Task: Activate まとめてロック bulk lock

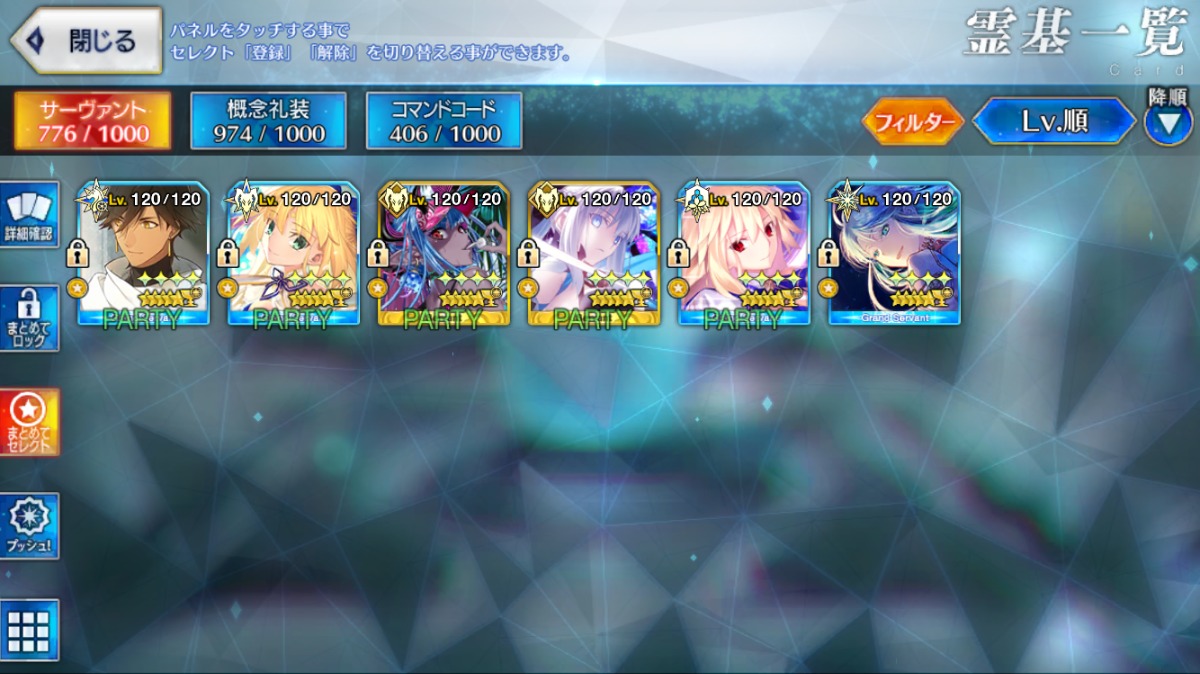Action: coord(30,318)
